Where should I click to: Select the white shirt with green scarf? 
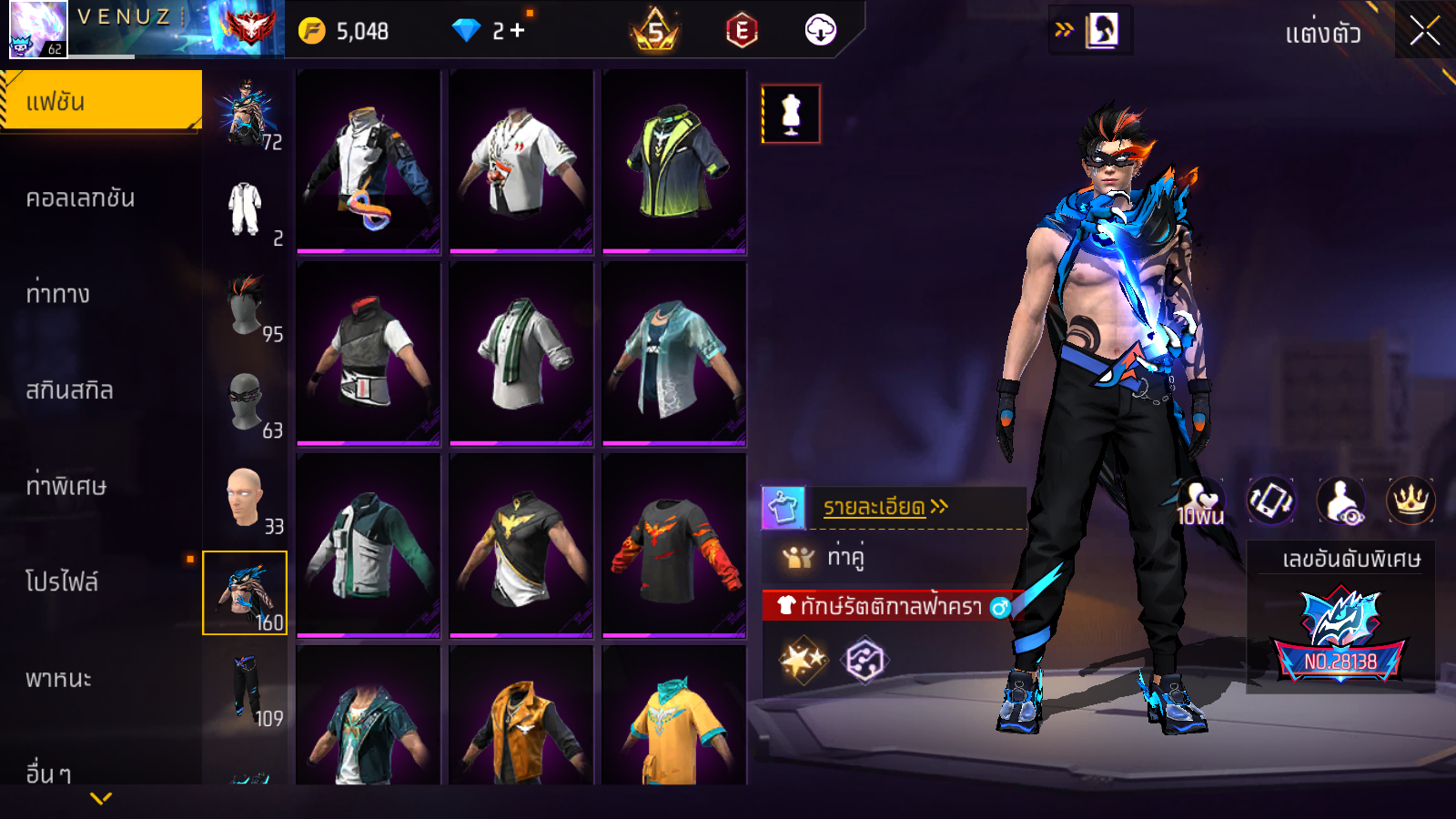(x=521, y=354)
